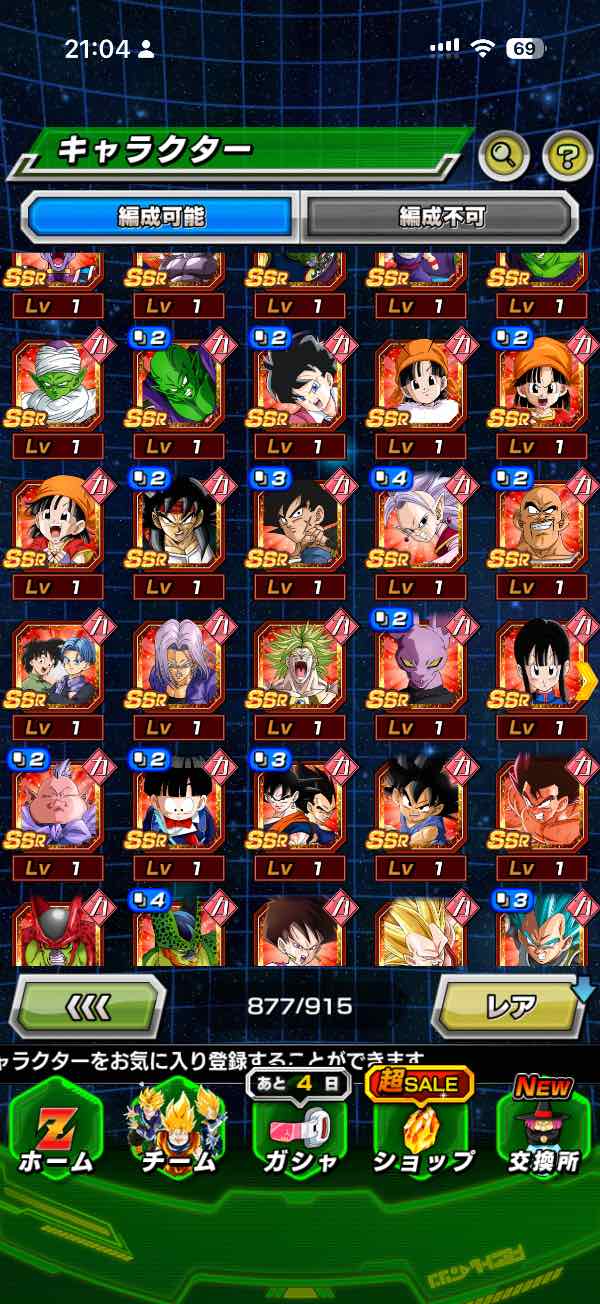Screen dimensions: 600x1304
Task: Select the lavender-haired Trunks card
Action: pyautogui.click(x=178, y=665)
